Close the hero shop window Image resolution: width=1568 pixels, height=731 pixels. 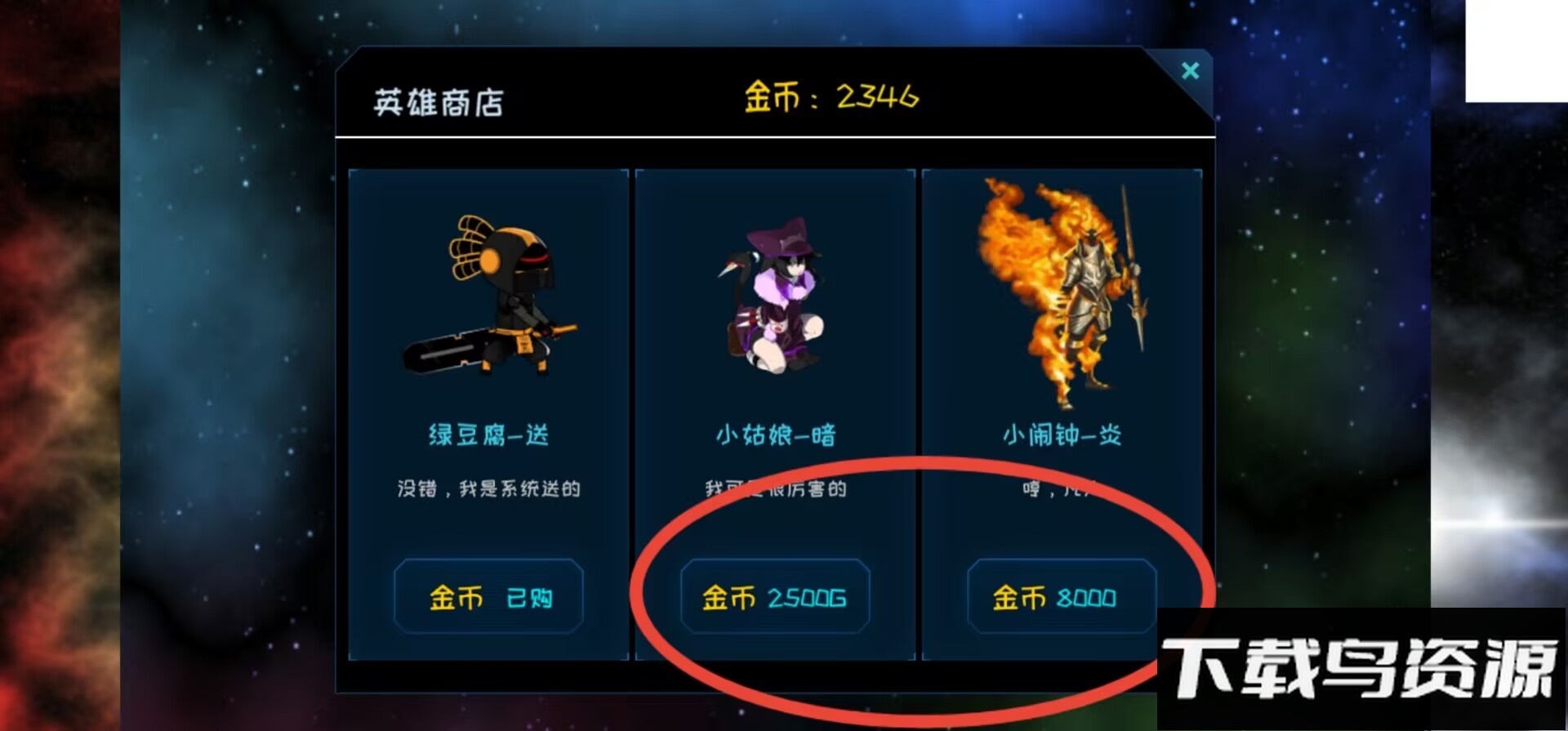coord(1190,71)
